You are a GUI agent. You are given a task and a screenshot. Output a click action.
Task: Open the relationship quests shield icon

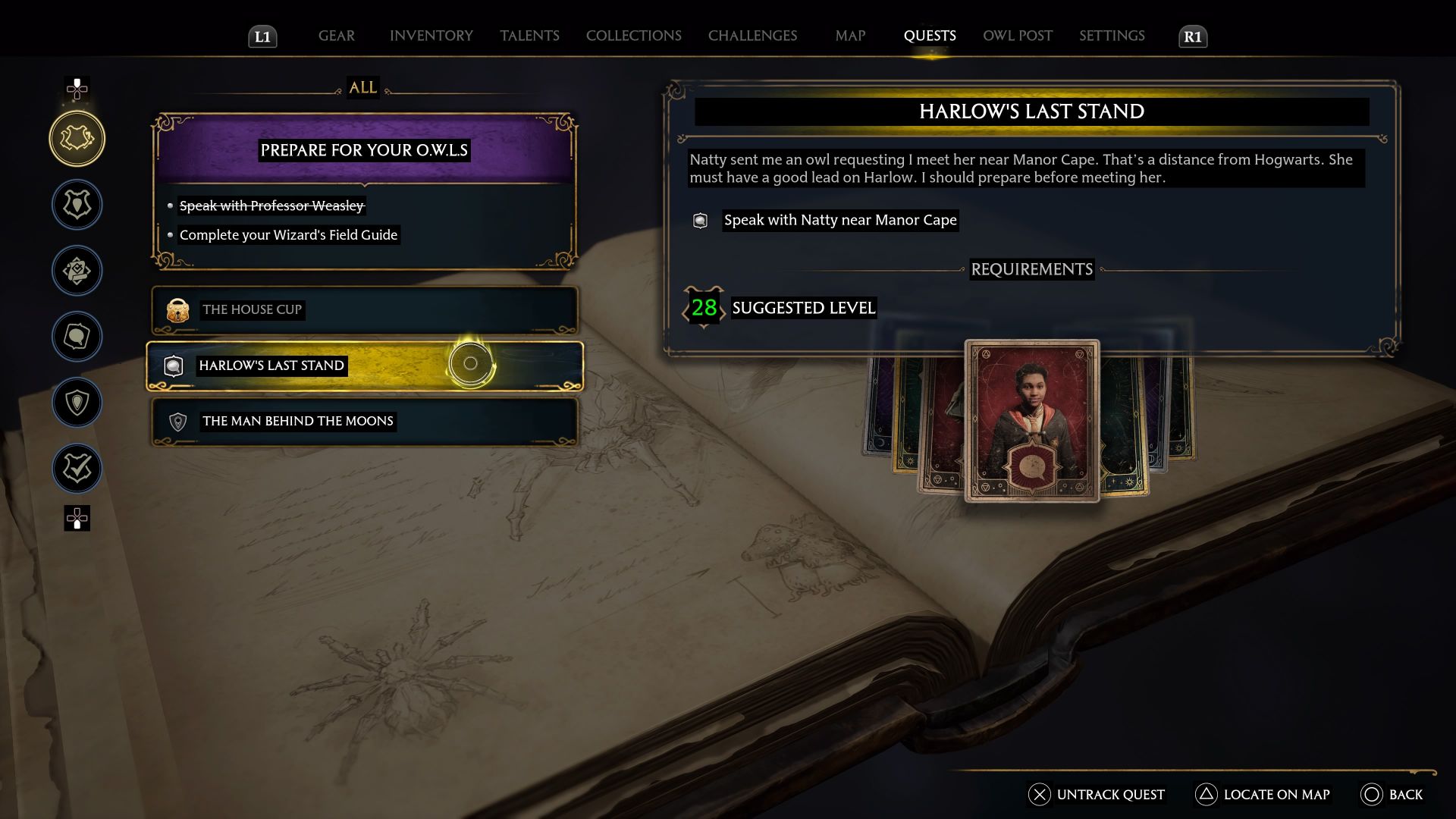[x=77, y=403]
